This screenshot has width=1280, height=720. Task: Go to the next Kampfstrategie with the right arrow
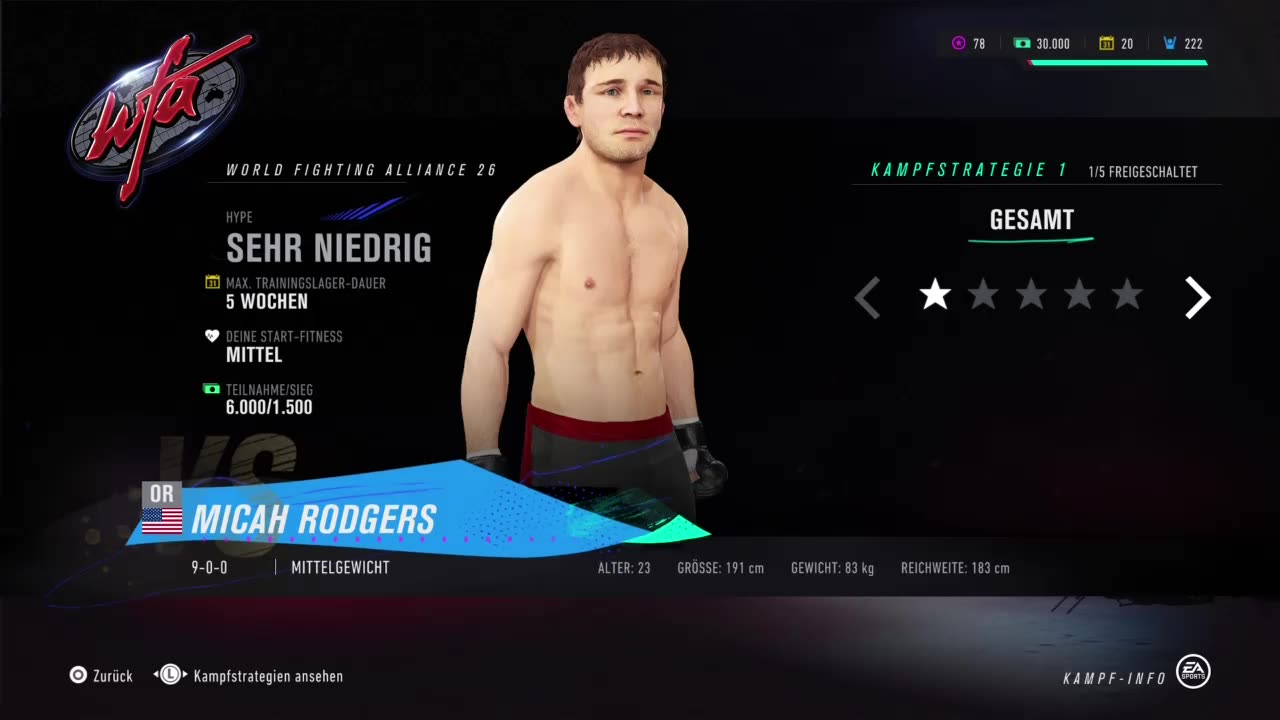coord(1197,297)
